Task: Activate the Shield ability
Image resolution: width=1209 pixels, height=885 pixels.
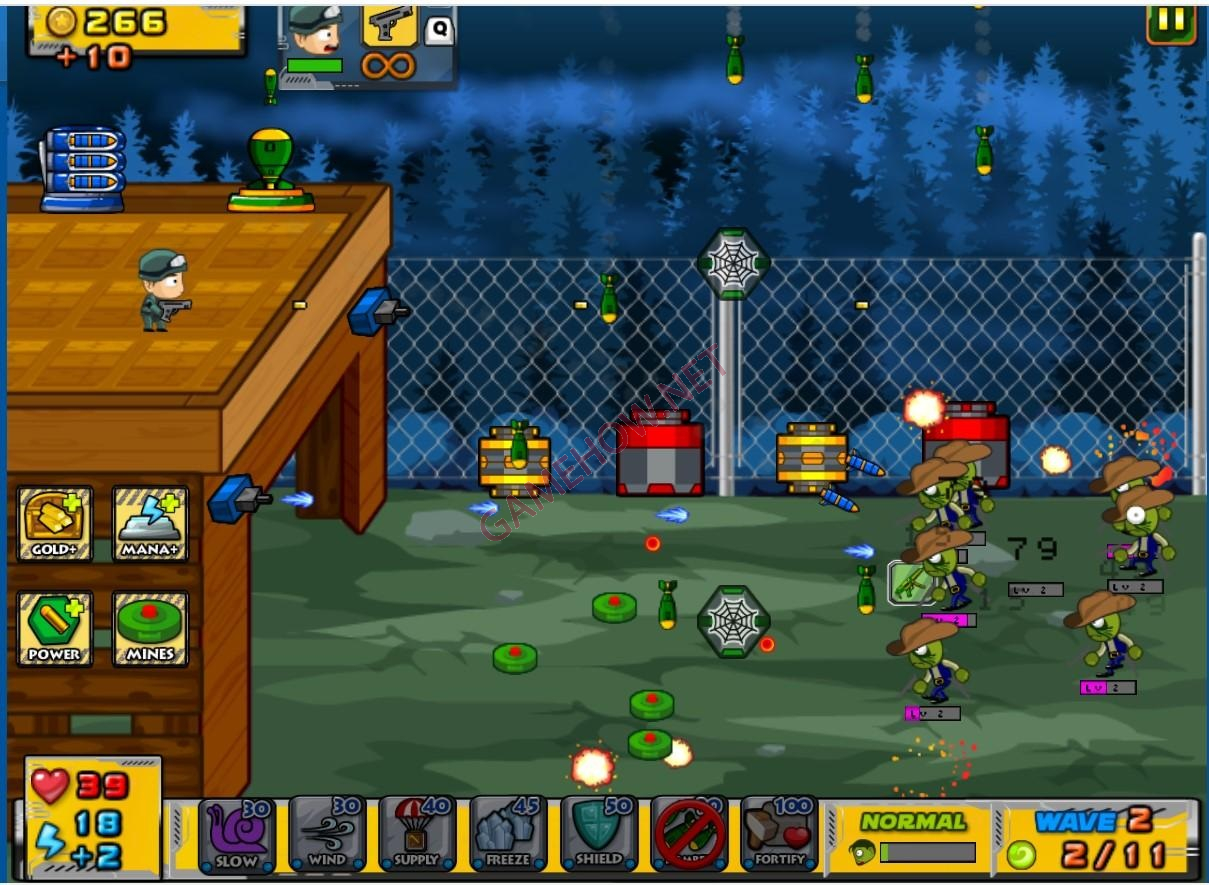Action: (598, 833)
